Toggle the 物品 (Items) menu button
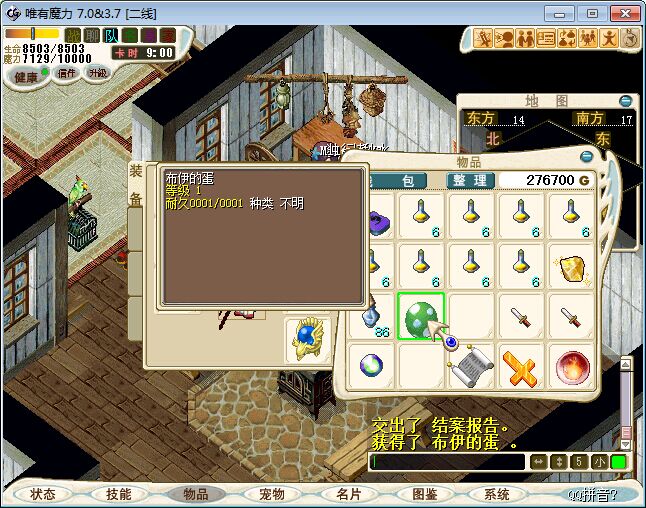The width and height of the screenshot is (646, 508). pos(195,494)
